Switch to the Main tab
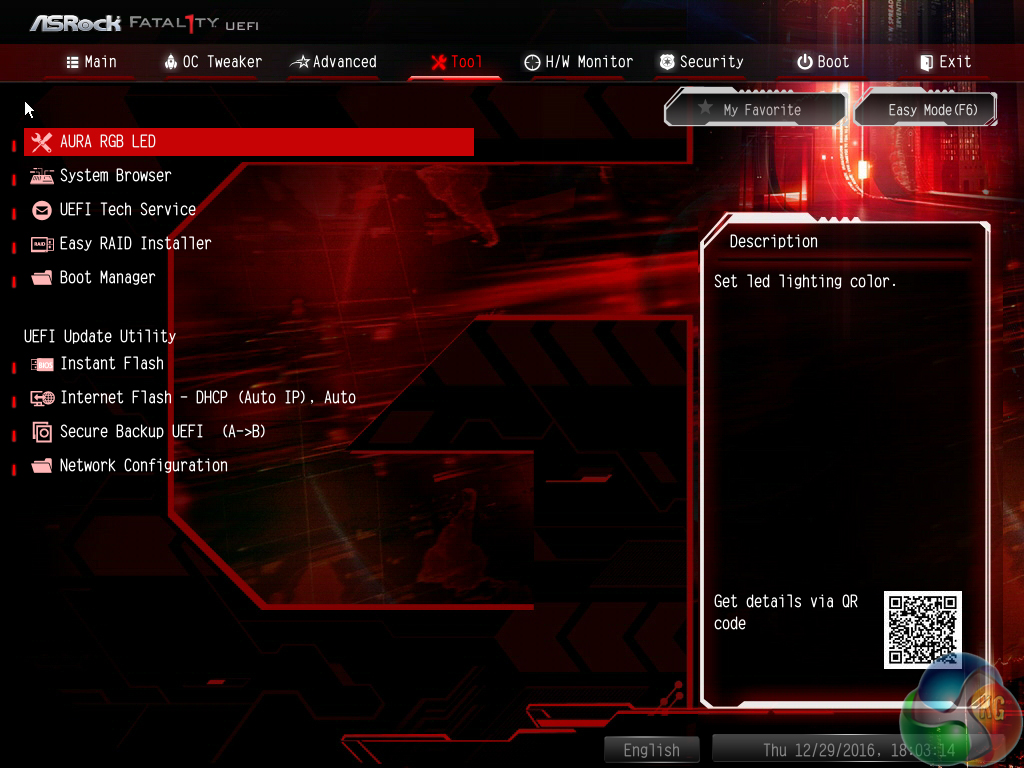 pos(91,62)
